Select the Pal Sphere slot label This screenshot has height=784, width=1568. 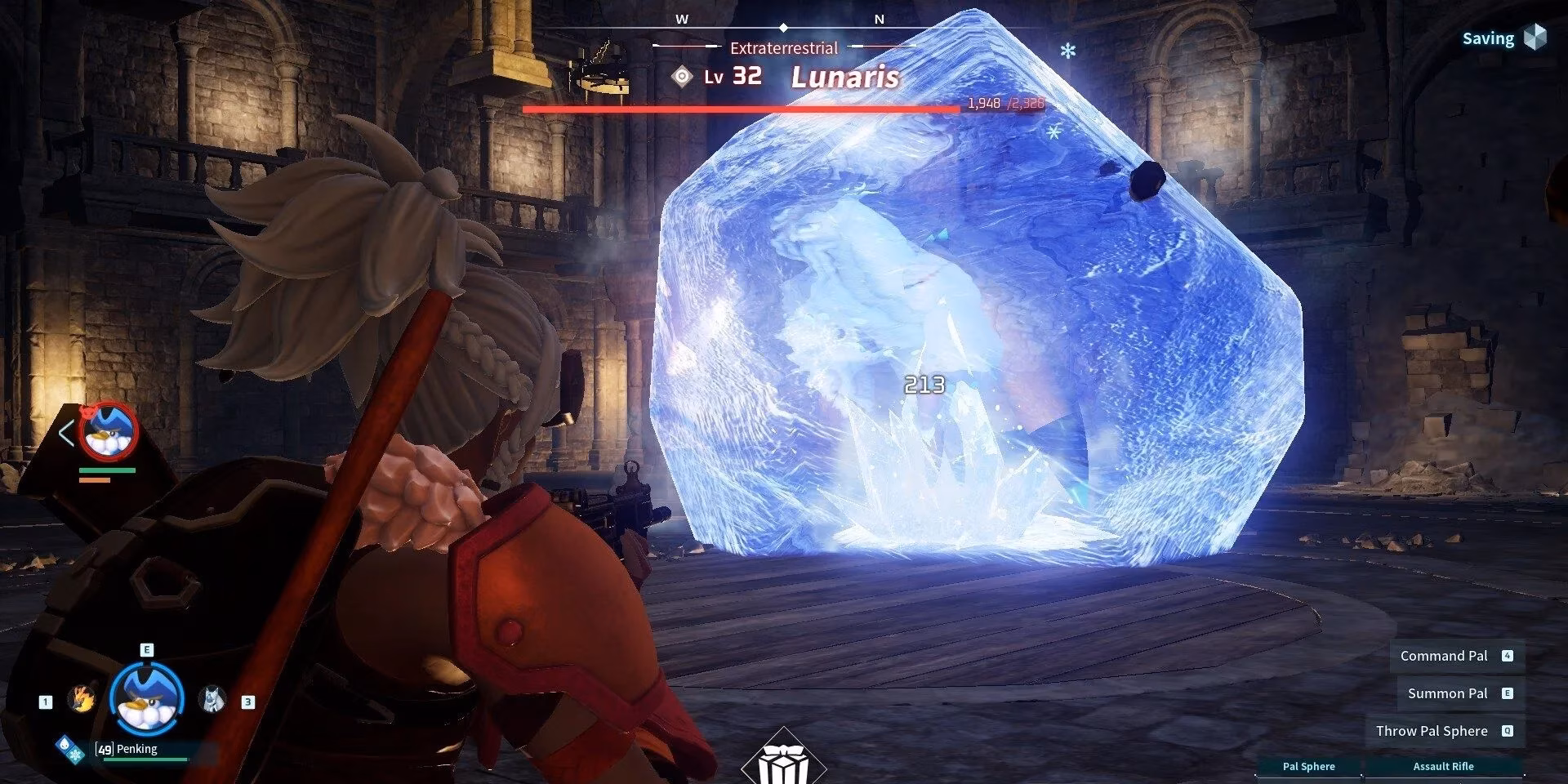tap(1308, 766)
